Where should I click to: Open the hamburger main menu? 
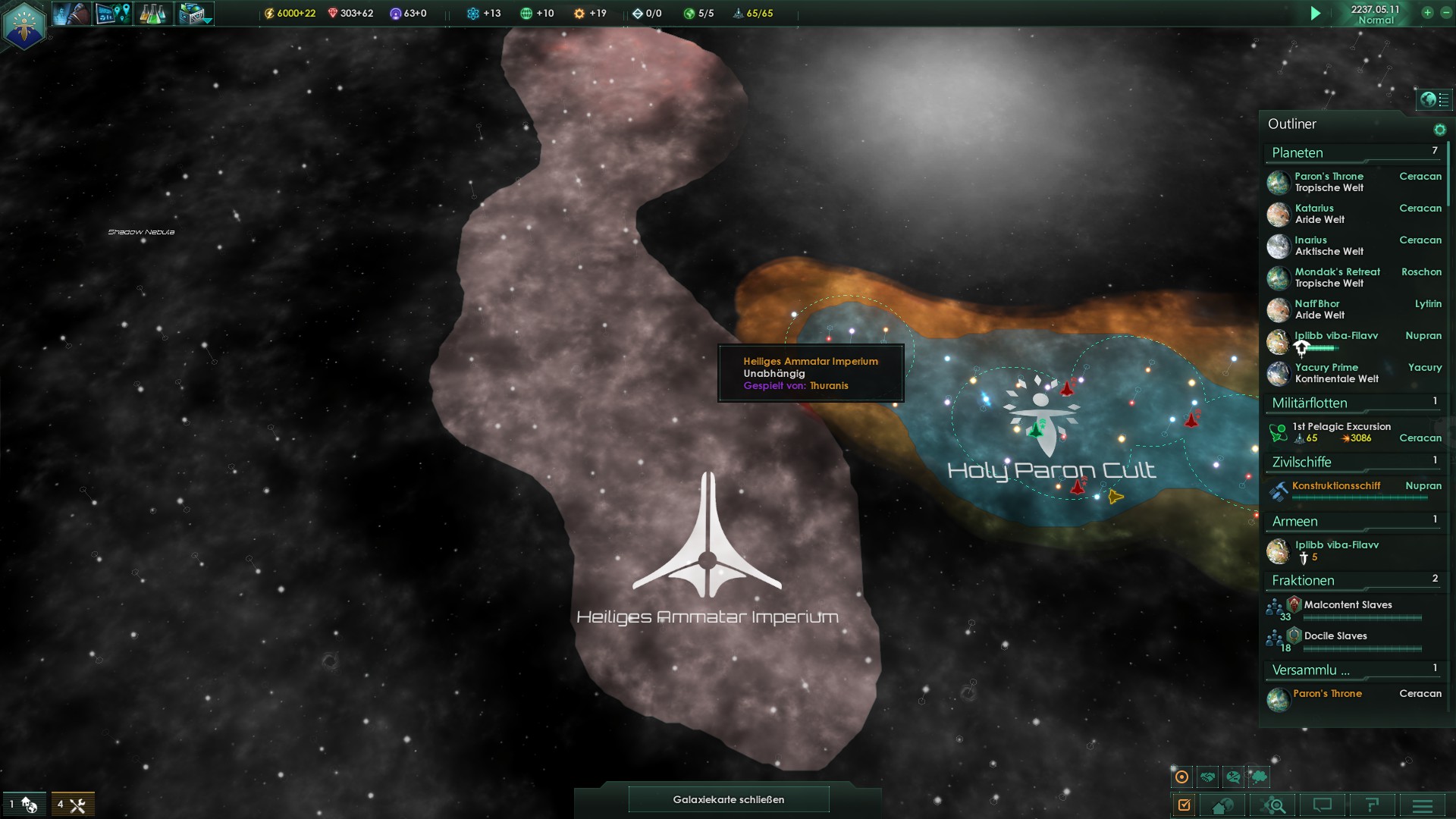pyautogui.click(x=1423, y=805)
